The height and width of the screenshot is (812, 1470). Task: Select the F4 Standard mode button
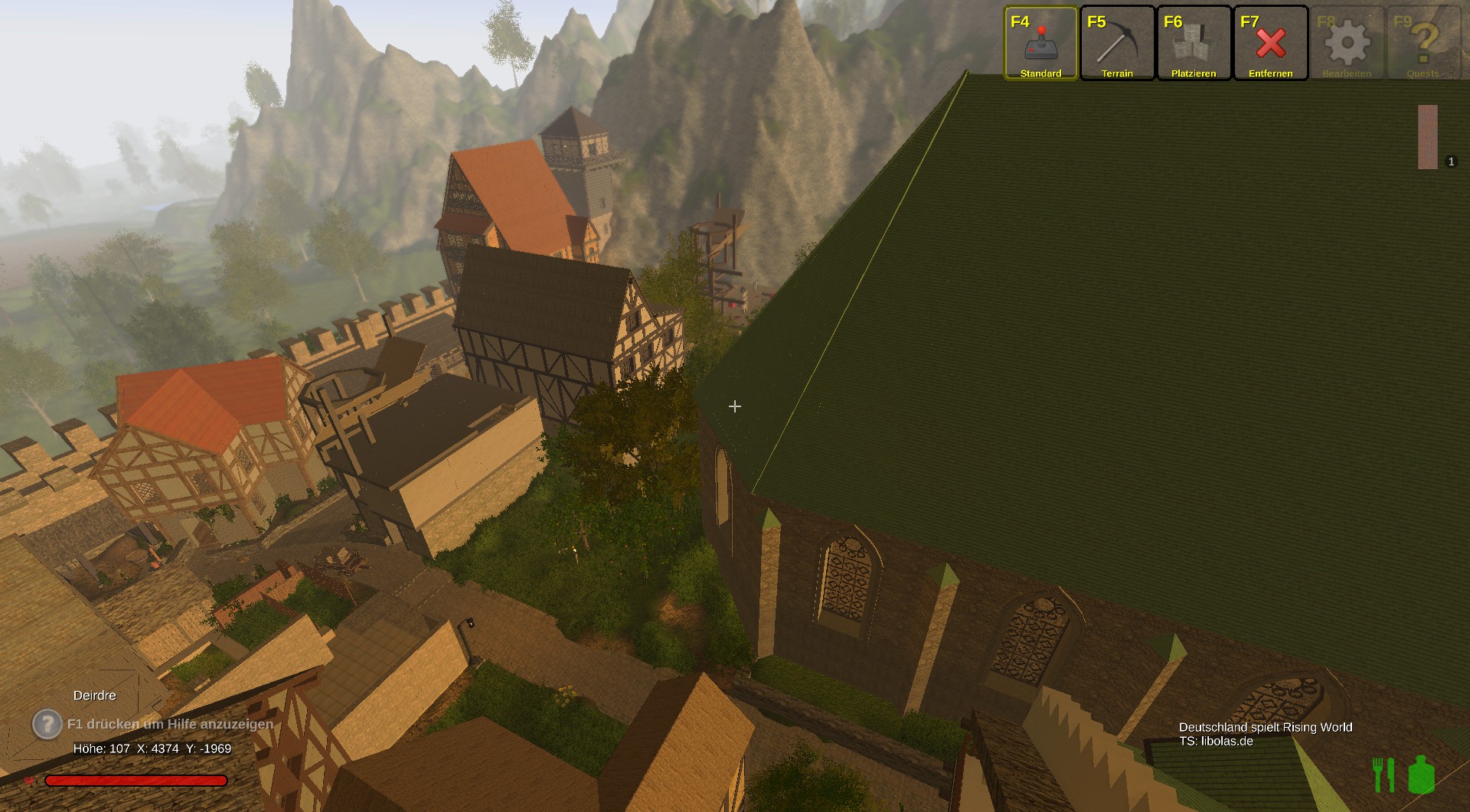pos(1040,44)
